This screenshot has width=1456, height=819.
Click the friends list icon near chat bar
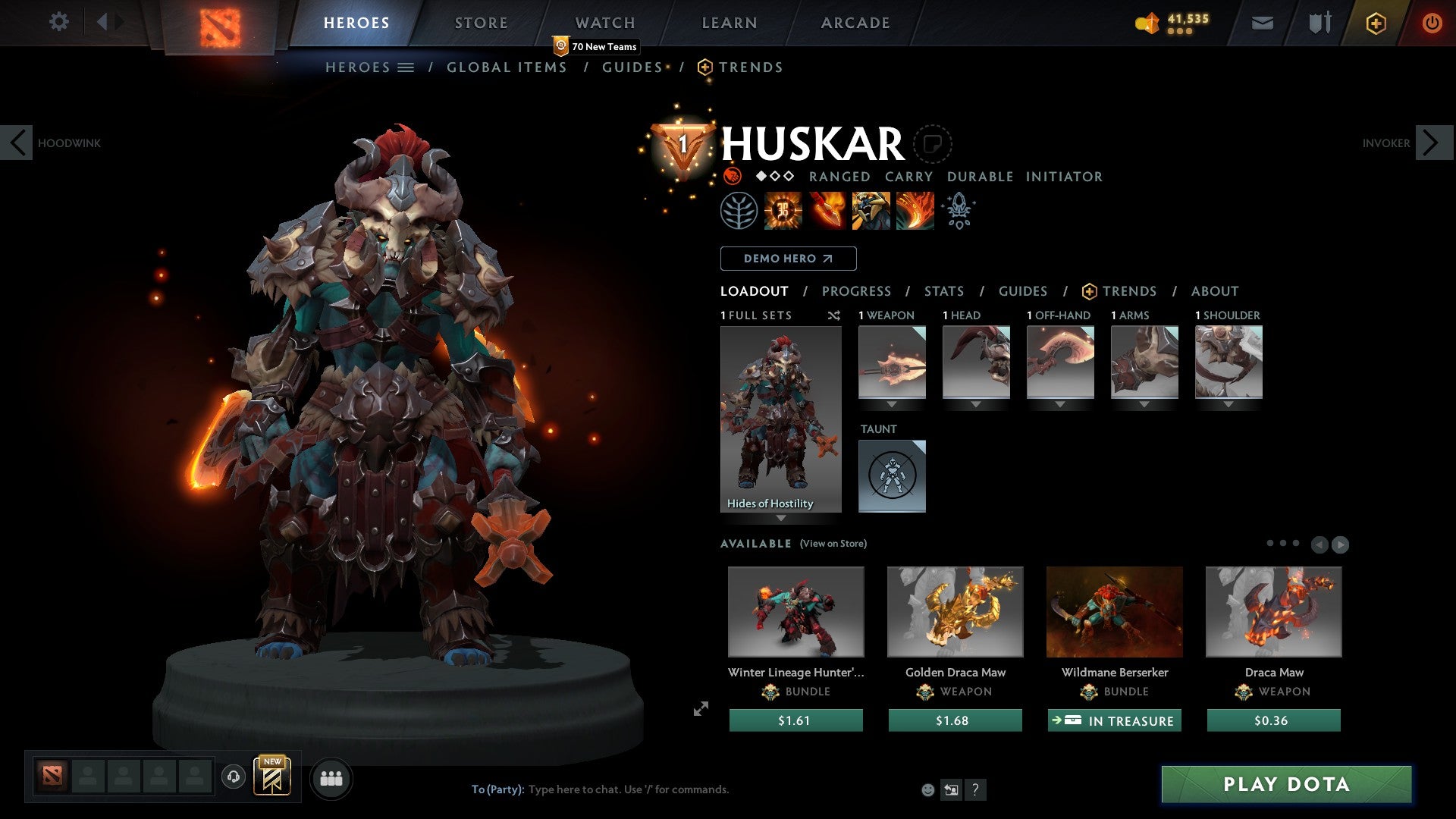coord(331,777)
